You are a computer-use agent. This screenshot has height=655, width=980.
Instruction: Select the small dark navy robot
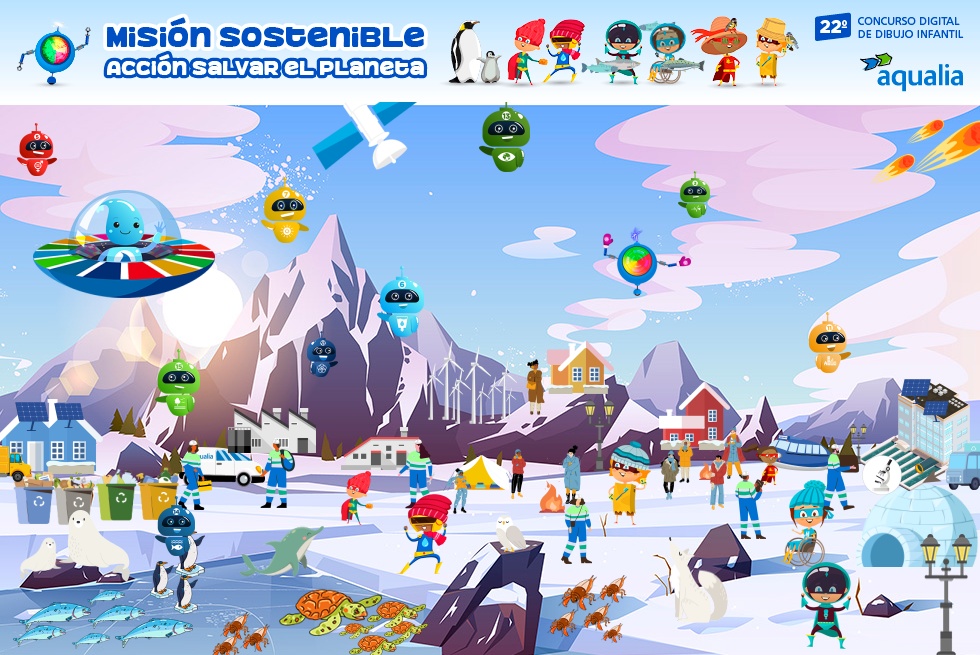pos(321,356)
